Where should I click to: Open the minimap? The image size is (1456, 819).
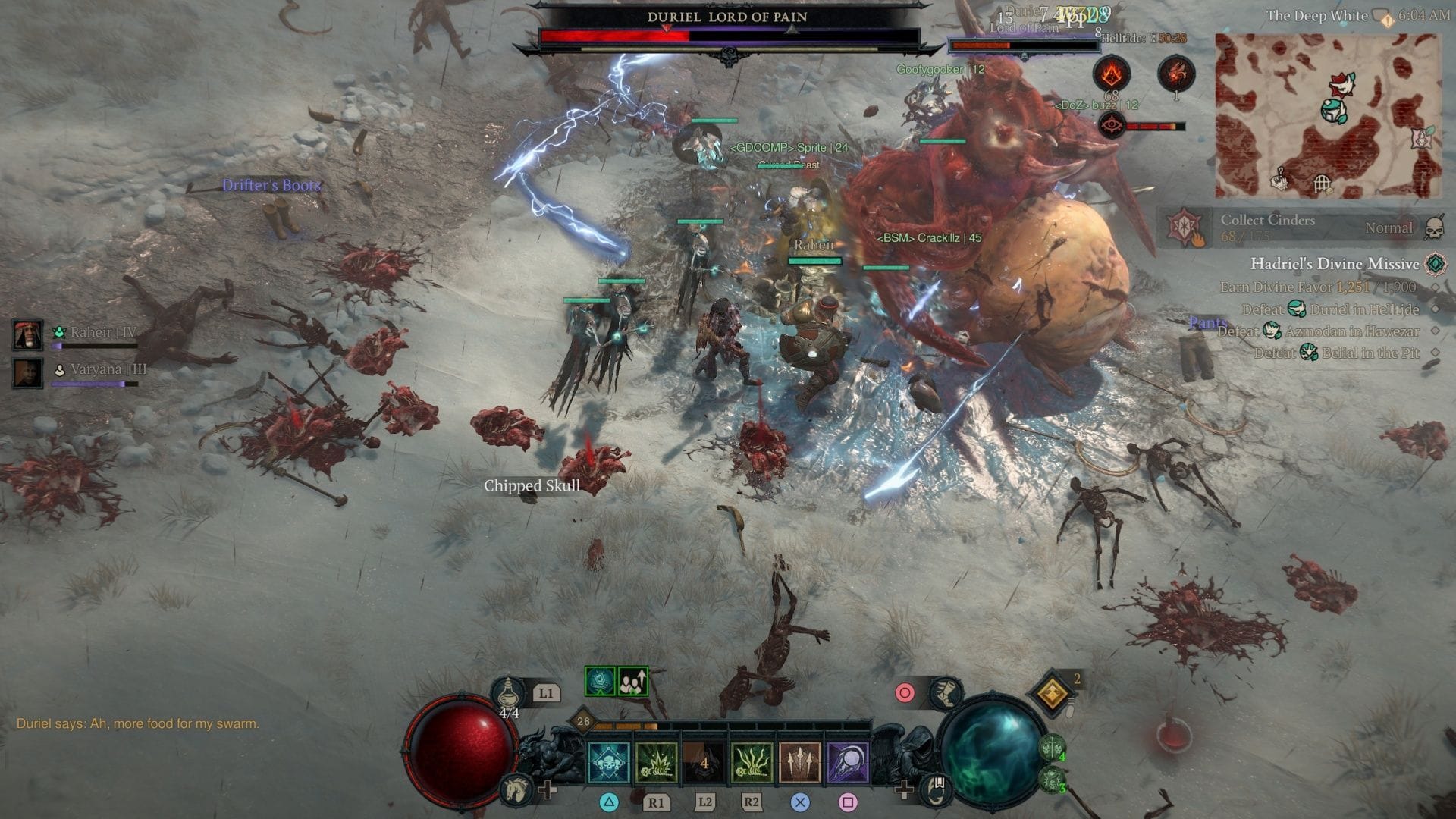(x=1327, y=115)
